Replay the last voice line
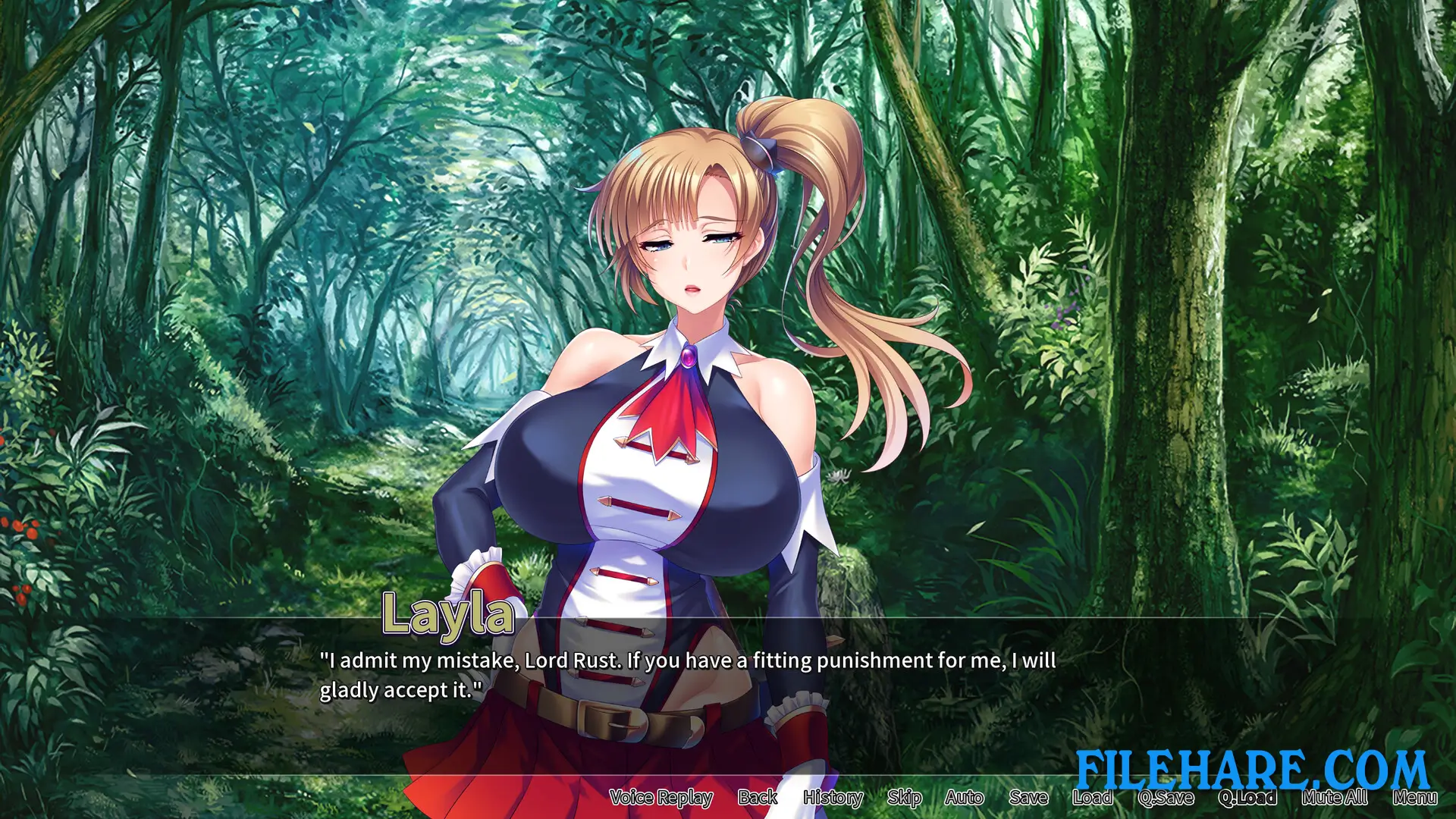Screen dimensions: 1456x819 point(661,798)
